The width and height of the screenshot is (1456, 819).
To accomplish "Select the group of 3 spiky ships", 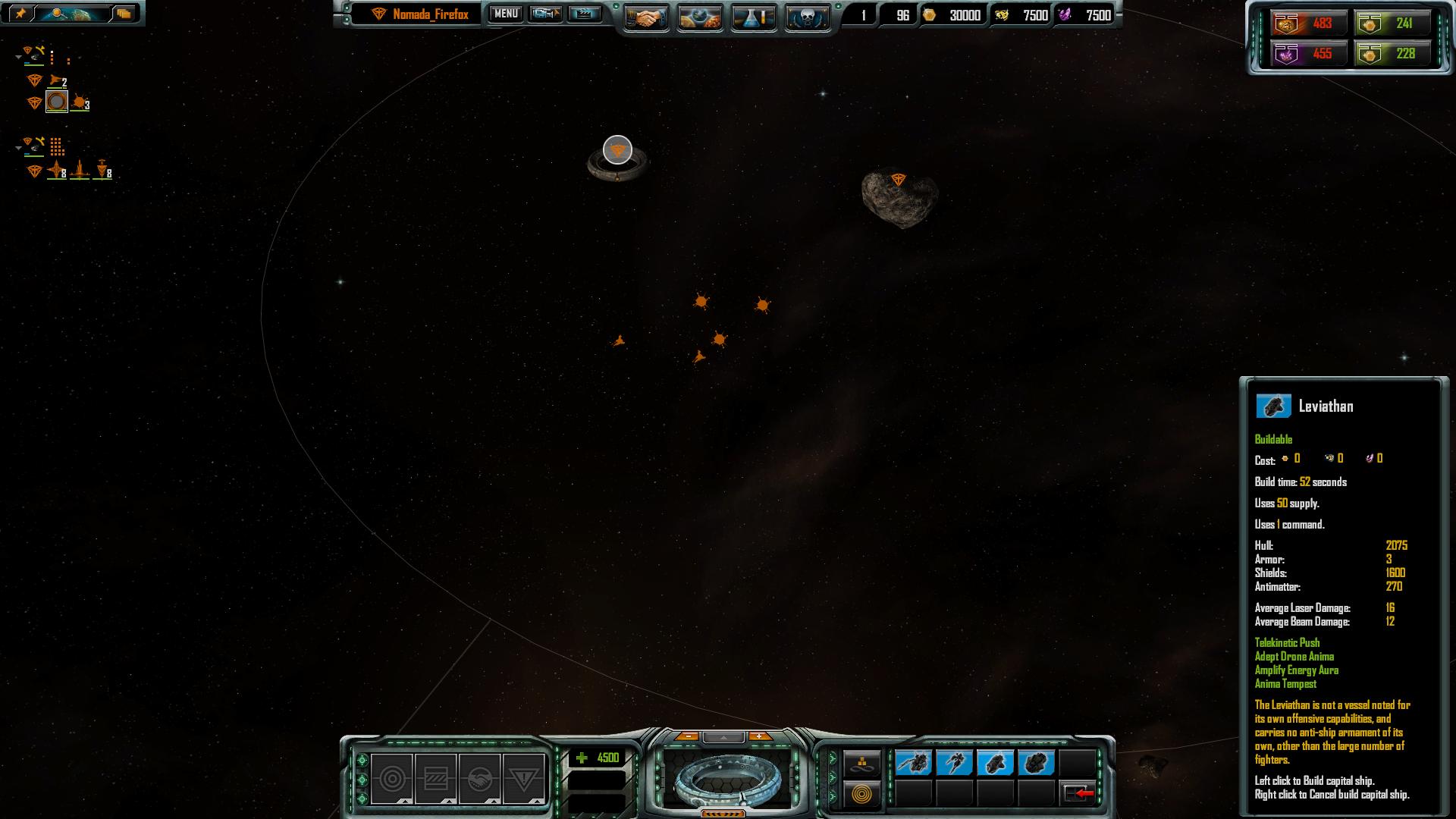I will tap(80, 102).
